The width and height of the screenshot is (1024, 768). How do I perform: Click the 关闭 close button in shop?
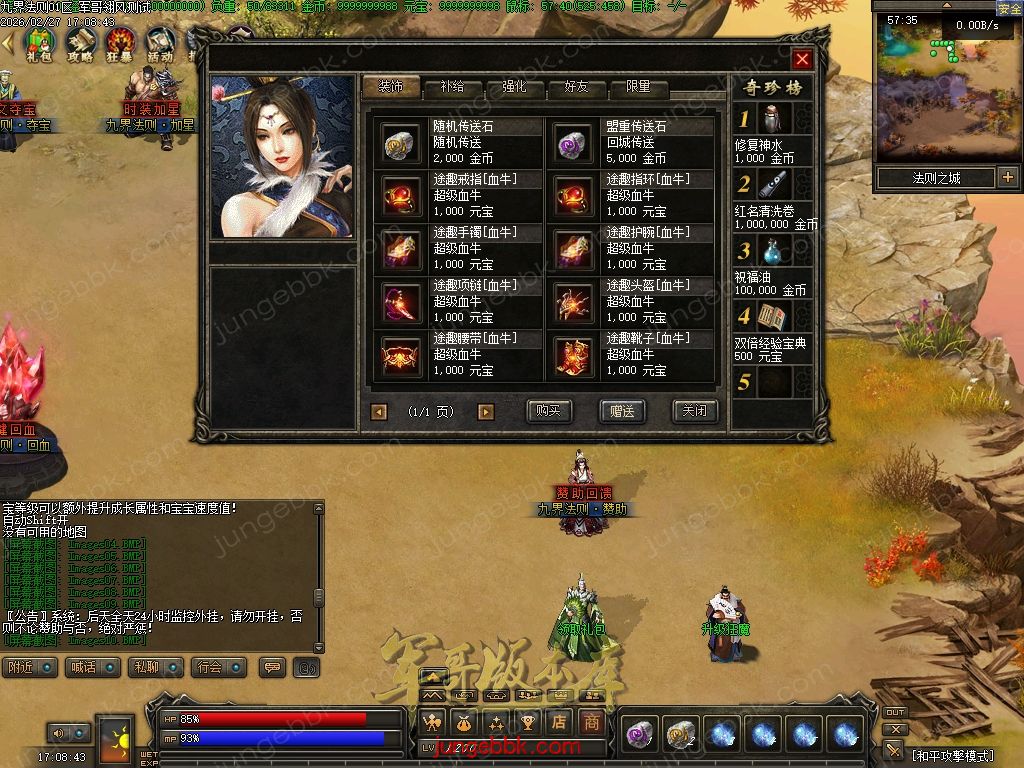694,411
